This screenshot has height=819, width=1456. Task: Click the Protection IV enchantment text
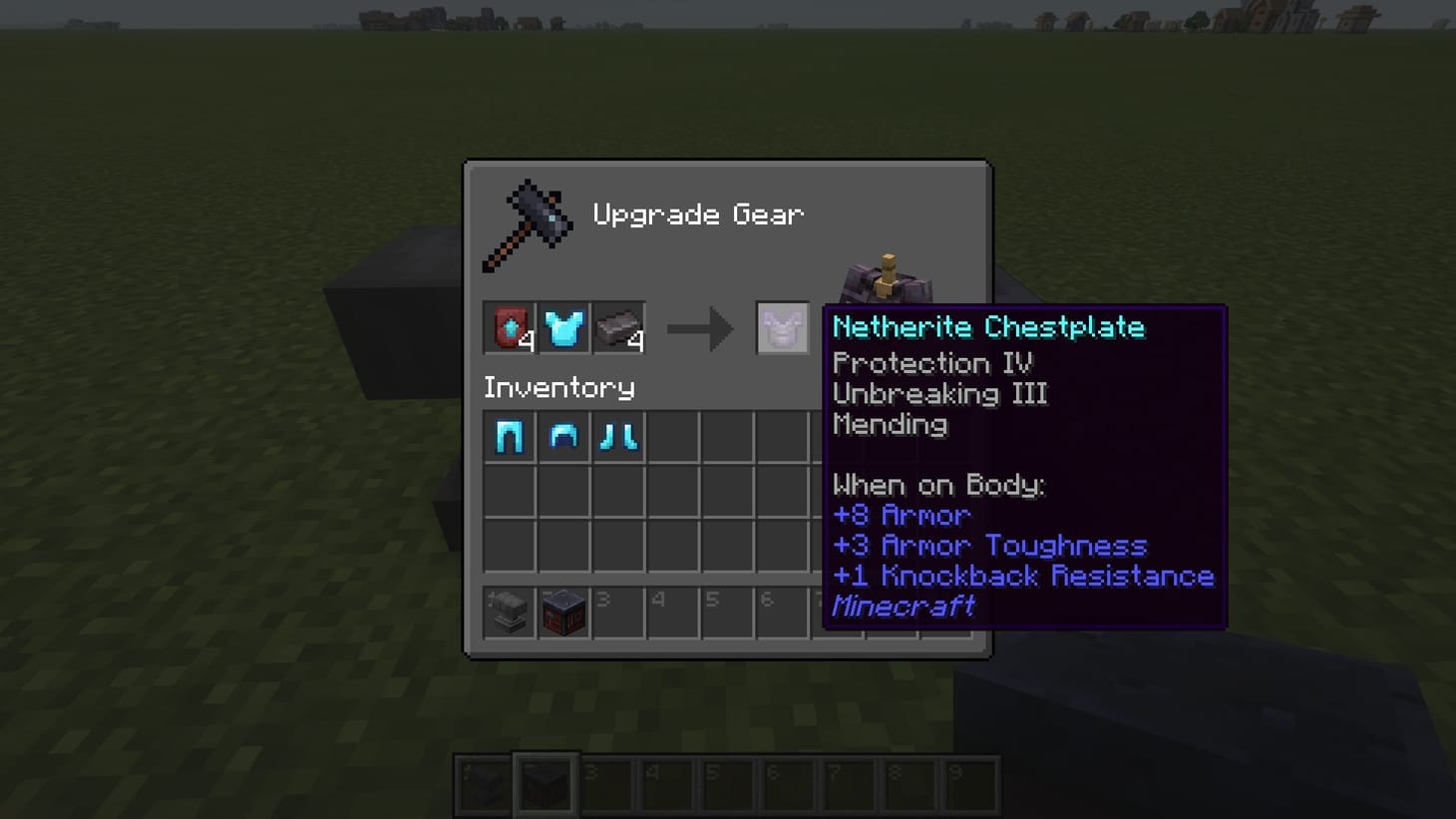pyautogui.click(x=934, y=363)
